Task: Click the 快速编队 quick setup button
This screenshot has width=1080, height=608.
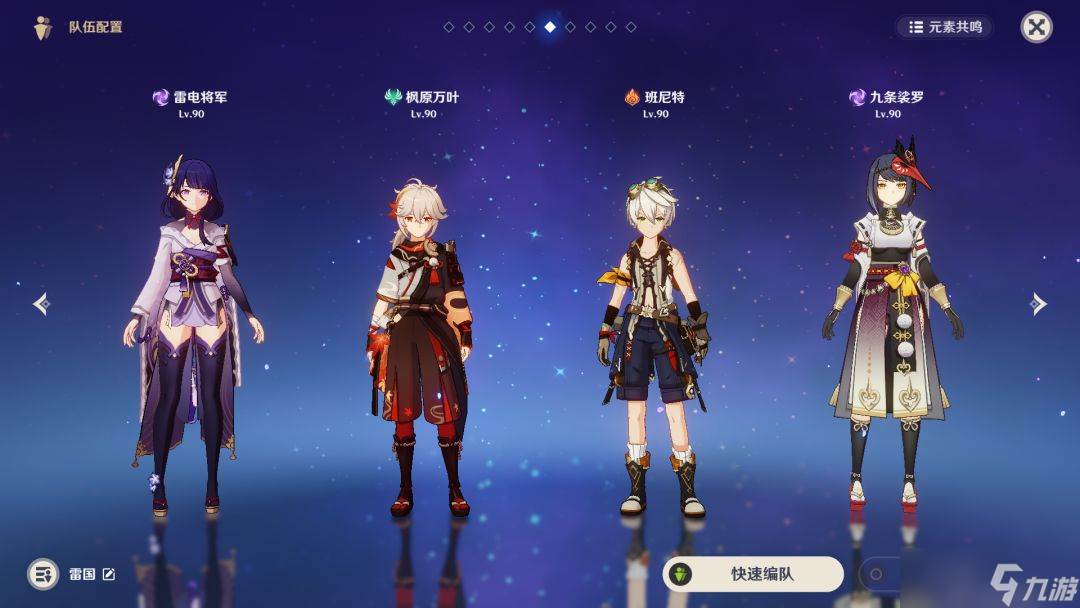Action: (753, 574)
